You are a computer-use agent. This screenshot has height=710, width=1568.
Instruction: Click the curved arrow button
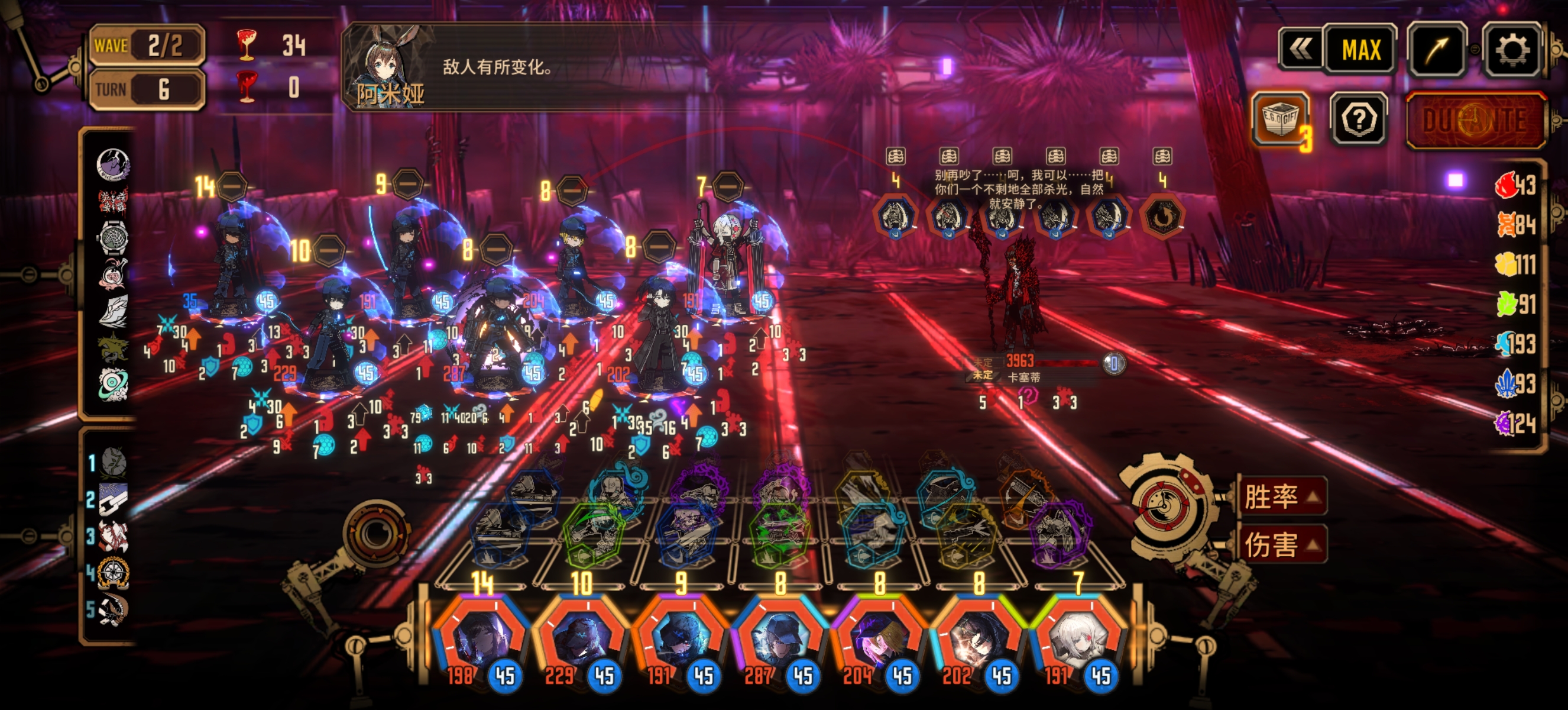[x=1437, y=50]
